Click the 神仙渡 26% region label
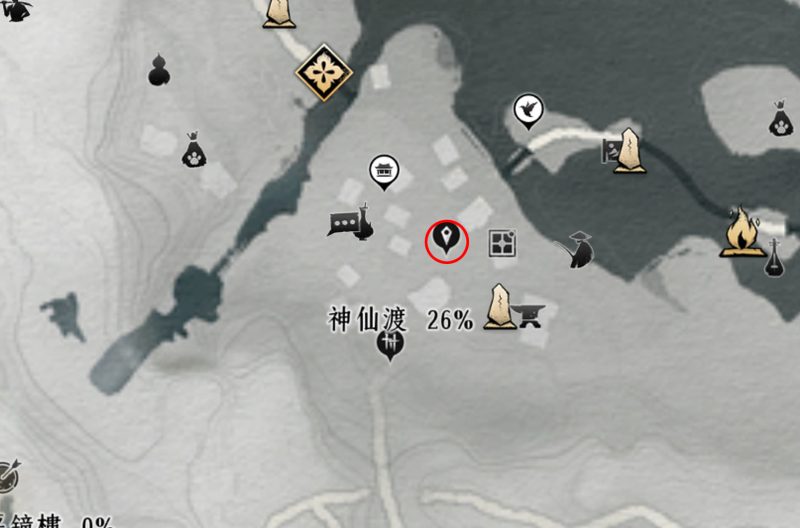800x528 pixels. tap(400, 320)
